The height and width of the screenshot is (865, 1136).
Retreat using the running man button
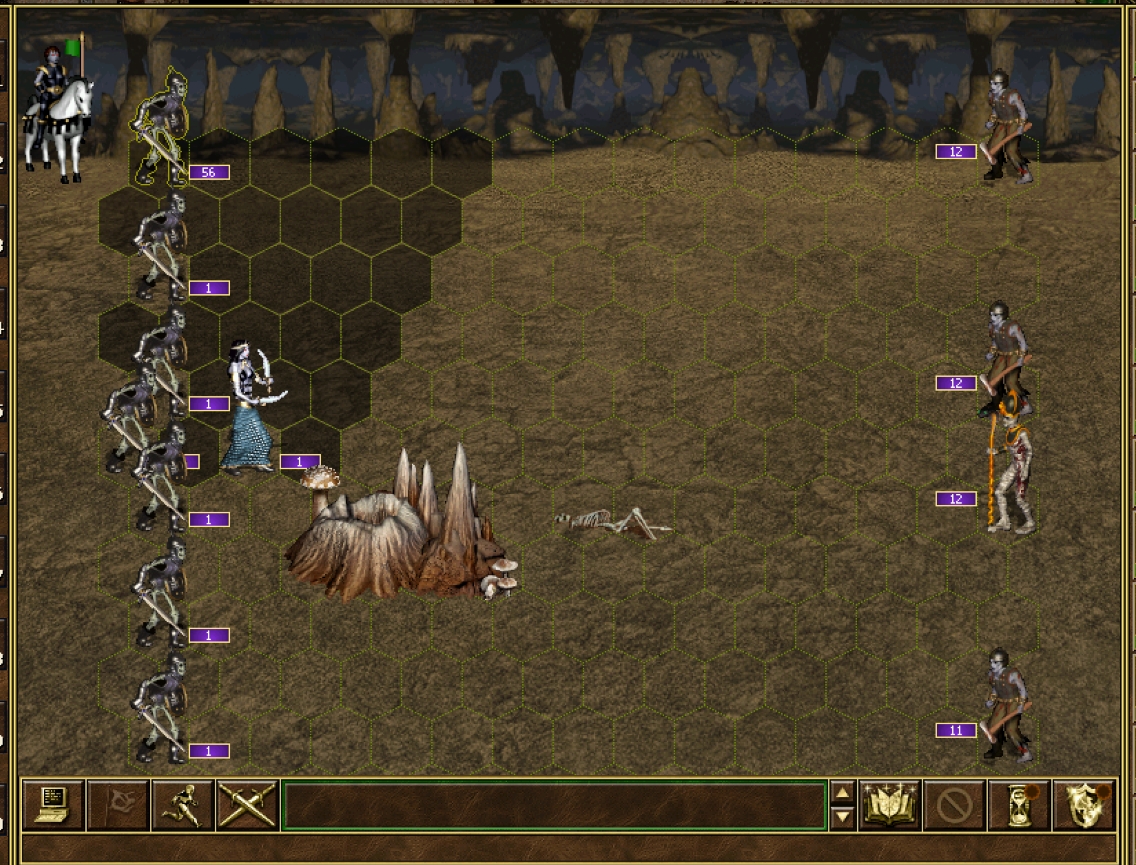click(182, 805)
